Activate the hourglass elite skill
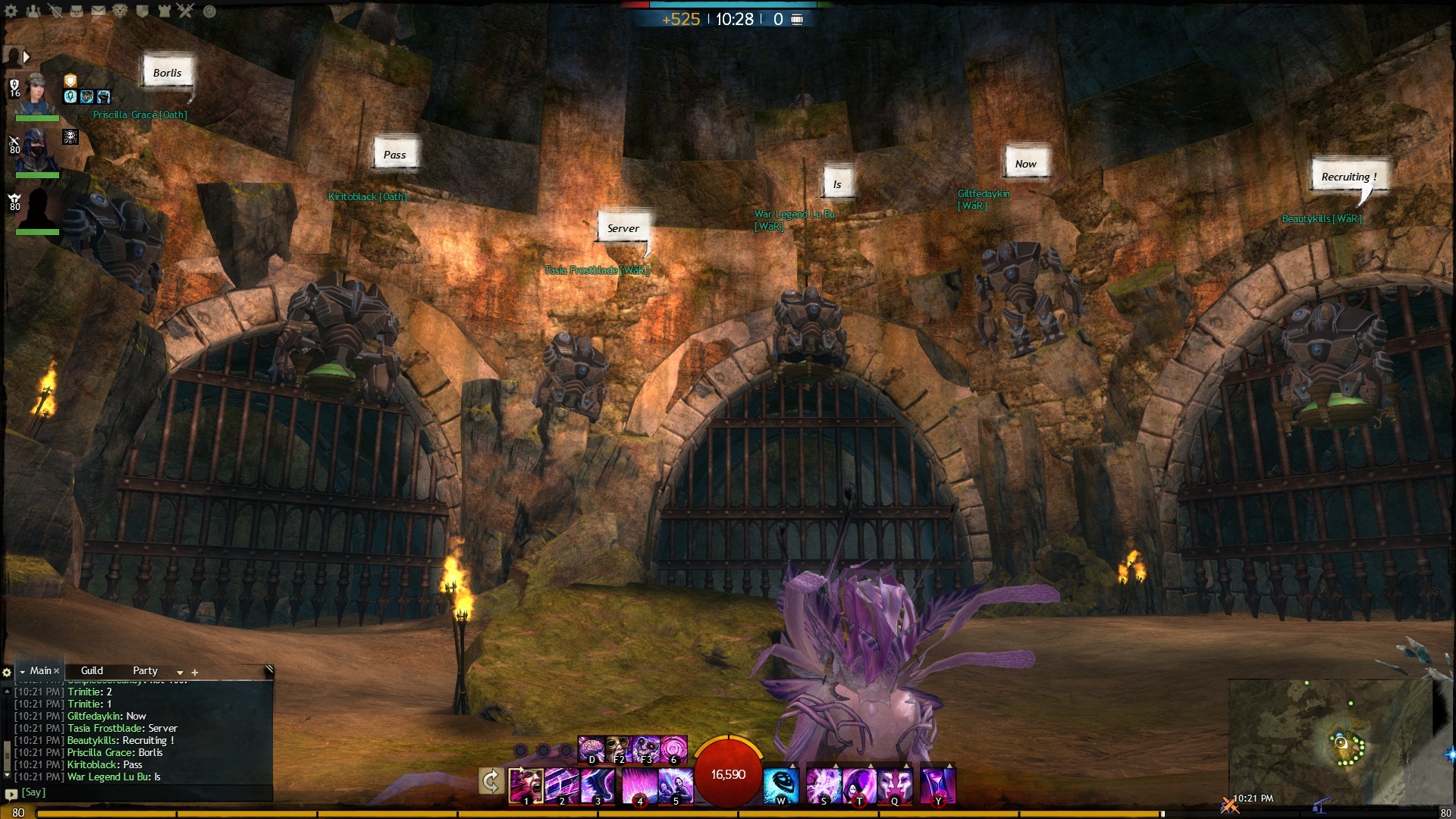 pyautogui.click(x=937, y=785)
